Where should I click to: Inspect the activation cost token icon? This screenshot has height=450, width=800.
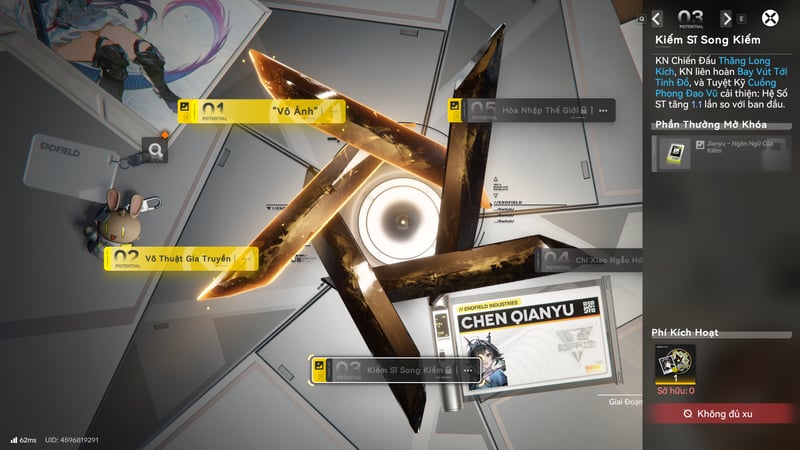[675, 364]
